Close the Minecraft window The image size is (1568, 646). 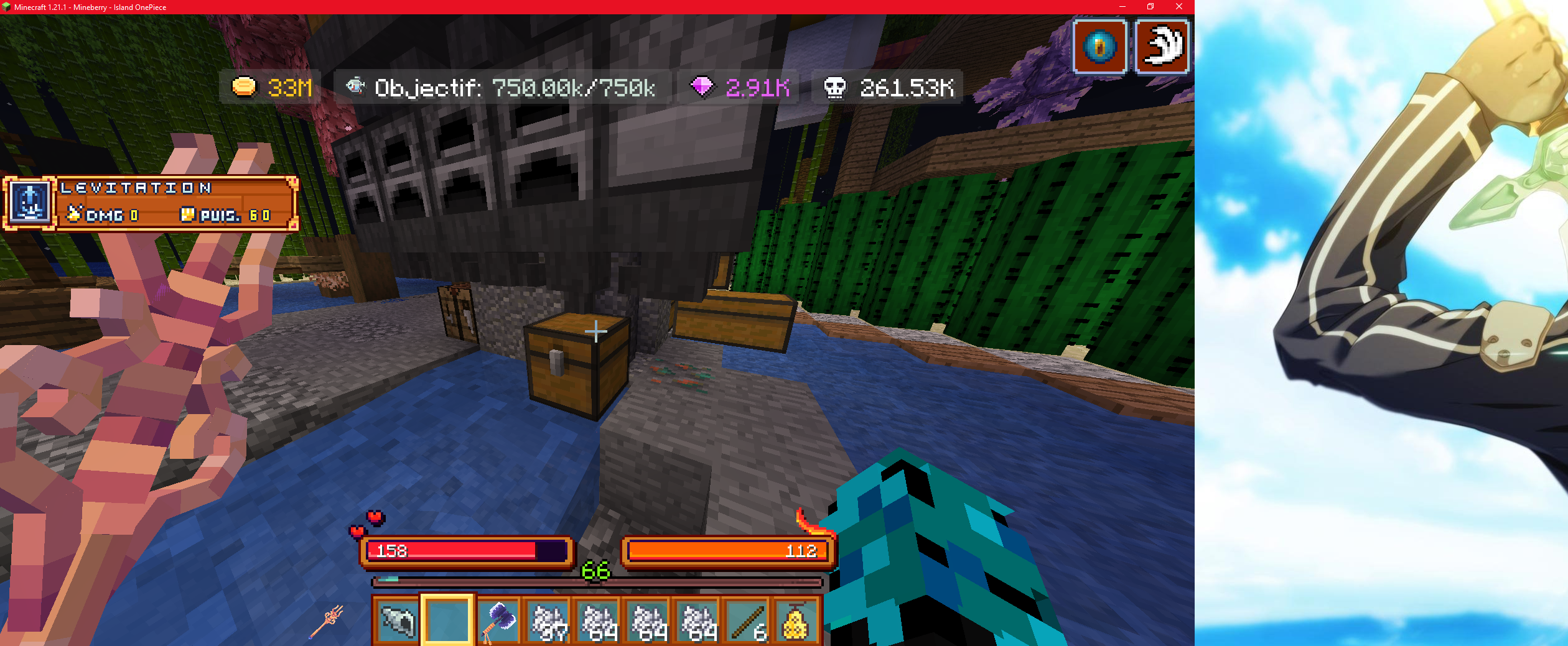pyautogui.click(x=1178, y=7)
